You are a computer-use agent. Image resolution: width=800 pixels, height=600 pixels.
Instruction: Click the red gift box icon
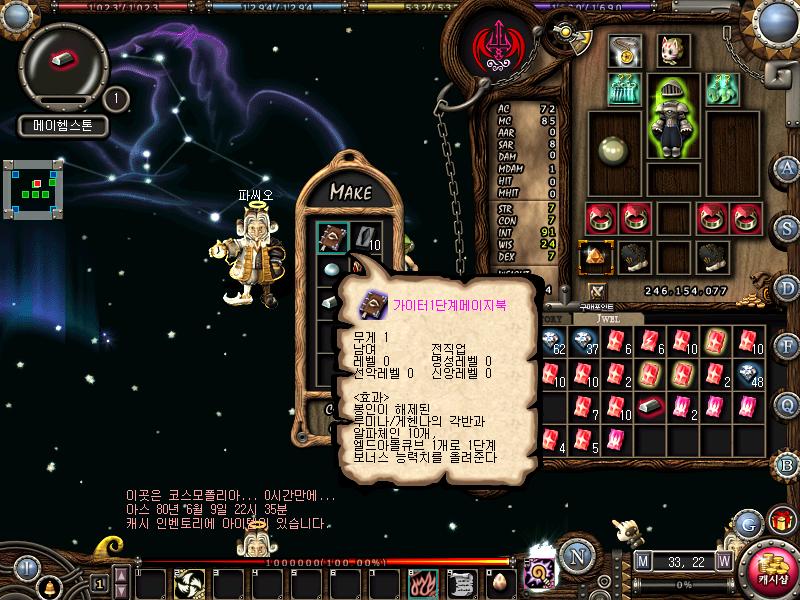coord(779,520)
